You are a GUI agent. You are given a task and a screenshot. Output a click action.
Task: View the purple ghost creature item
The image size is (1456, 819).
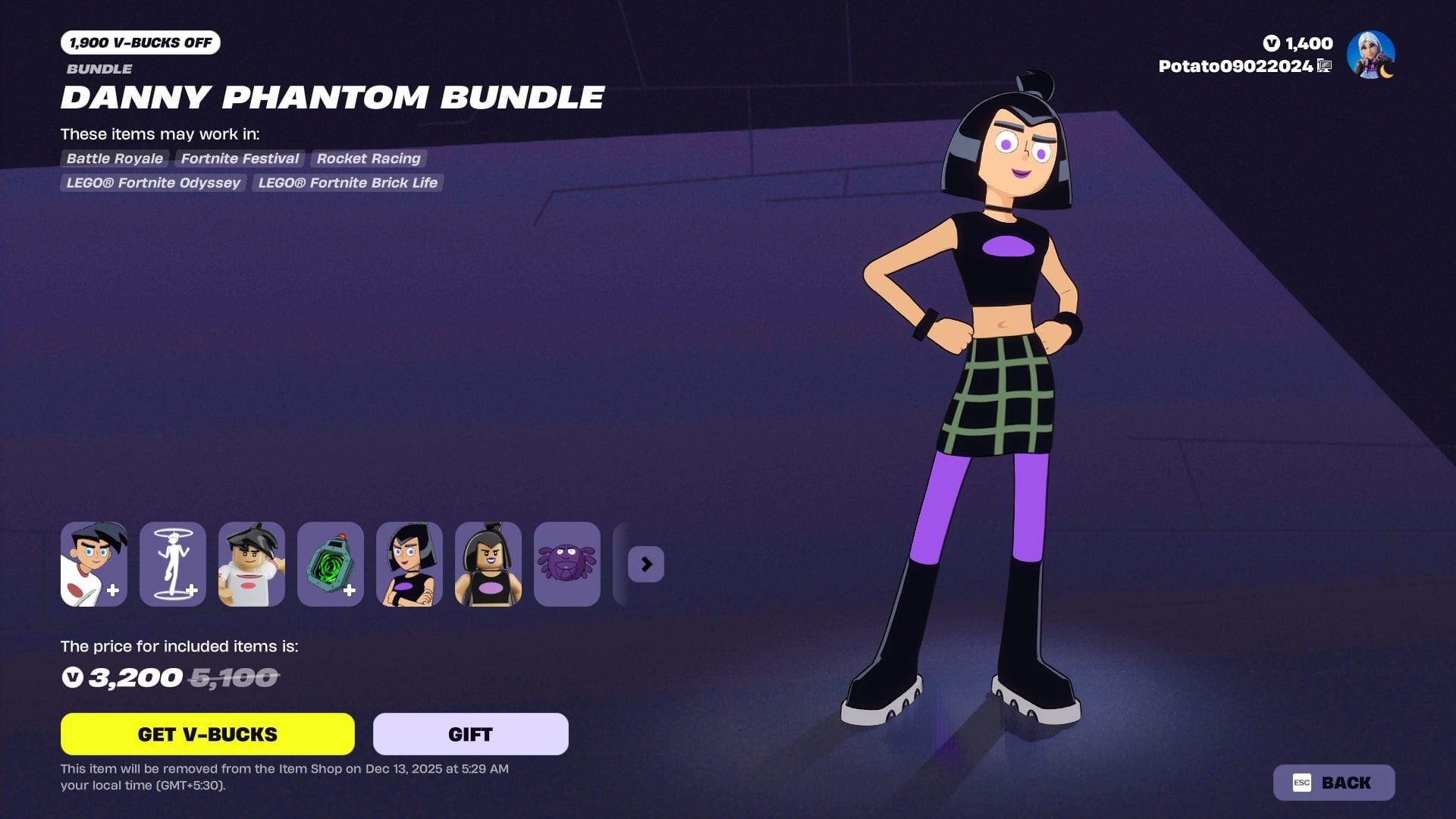pyautogui.click(x=566, y=564)
